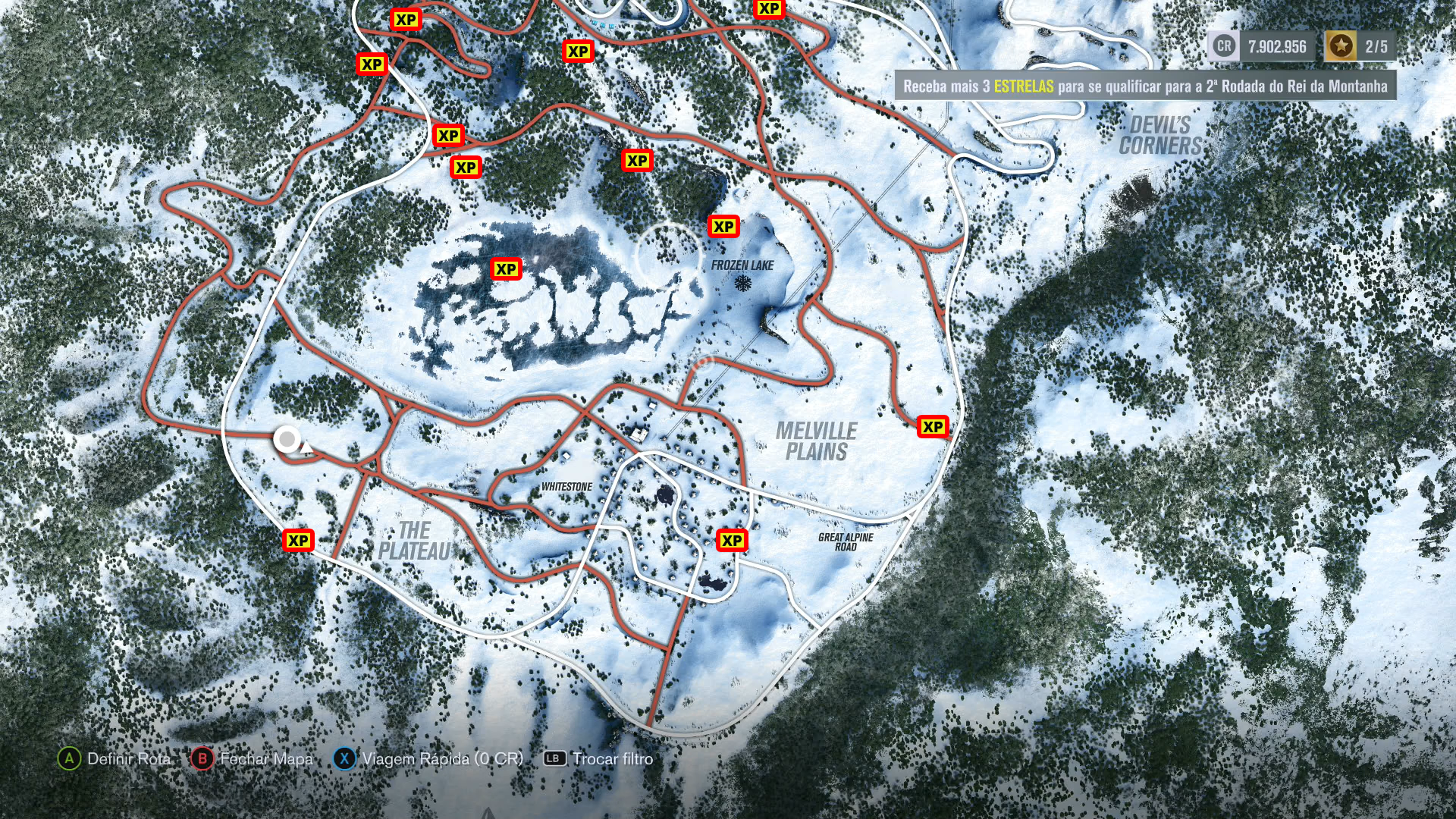
Task: Select the XP board on the frozen lake ice
Action: (506, 269)
